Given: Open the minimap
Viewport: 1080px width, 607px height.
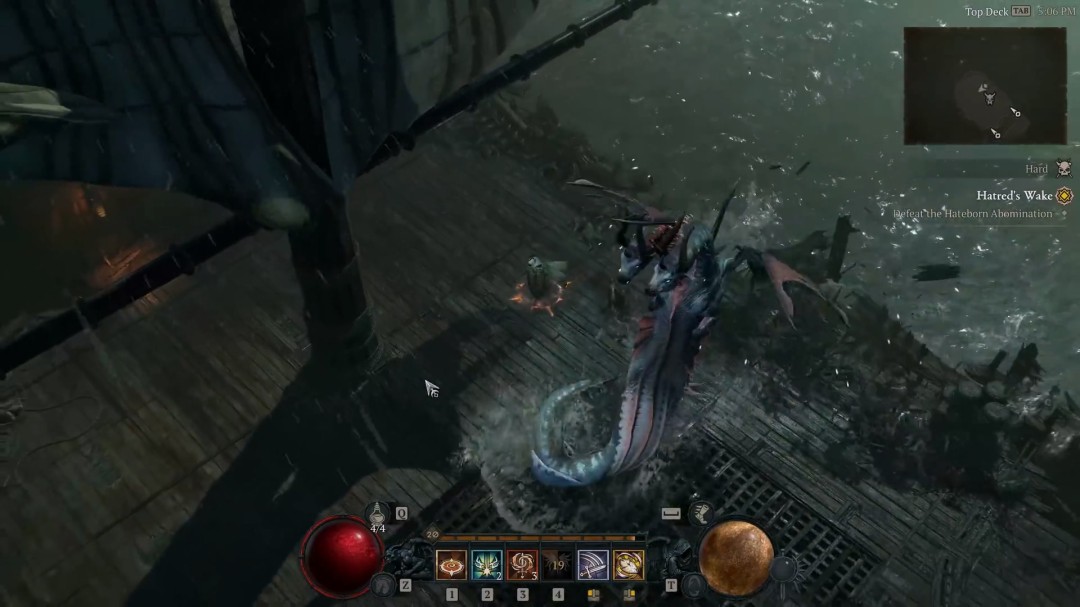Looking at the screenshot, I should click(x=984, y=85).
